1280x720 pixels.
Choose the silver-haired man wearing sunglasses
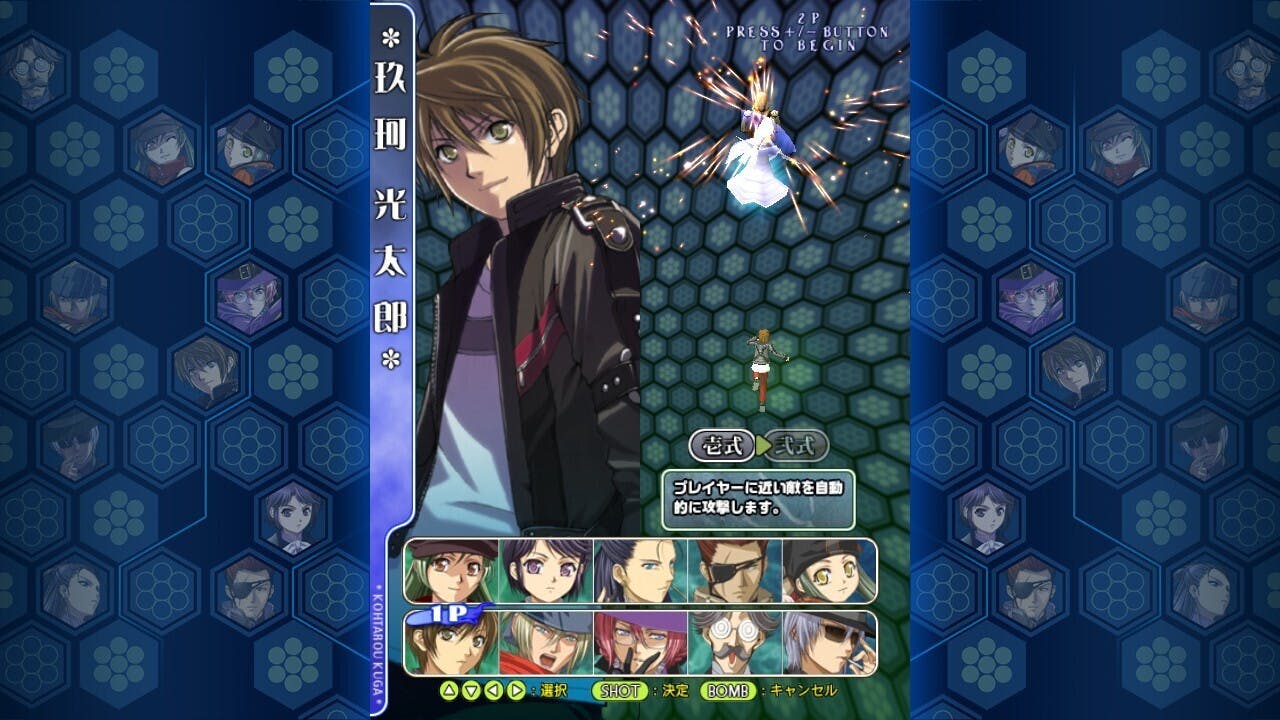(828, 643)
